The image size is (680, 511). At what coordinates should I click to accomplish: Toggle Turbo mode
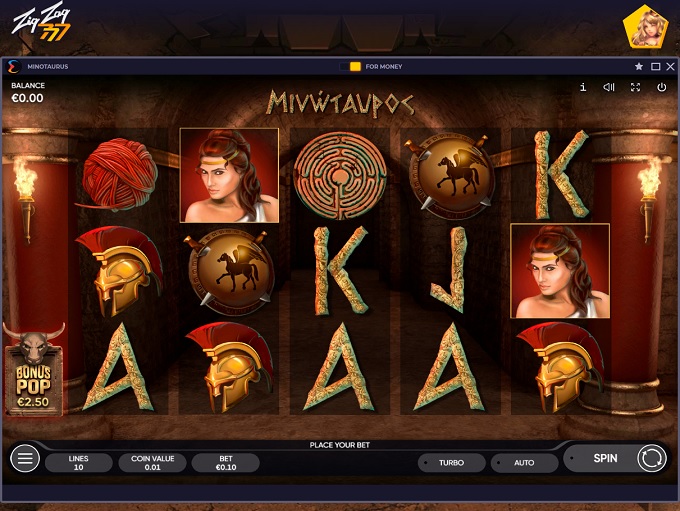pos(451,463)
